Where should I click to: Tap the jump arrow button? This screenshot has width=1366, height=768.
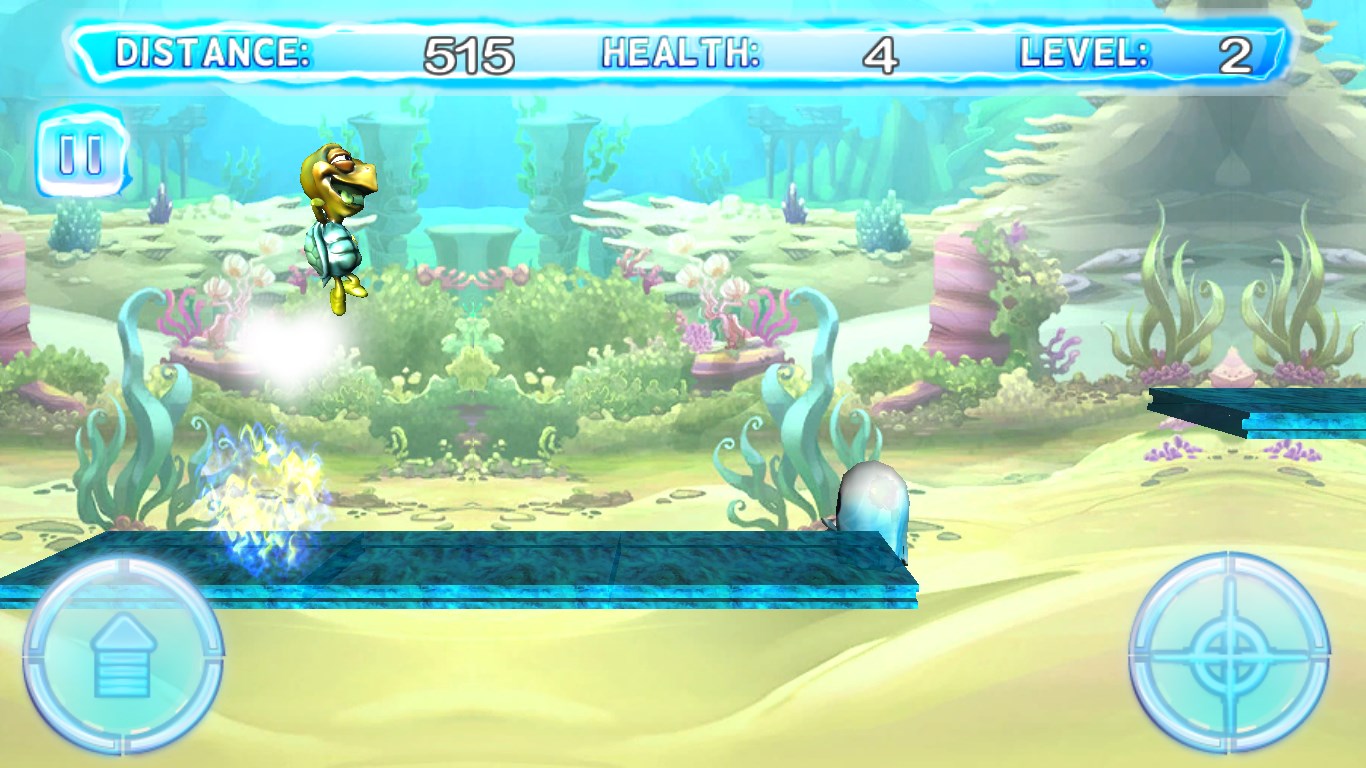[x=122, y=655]
